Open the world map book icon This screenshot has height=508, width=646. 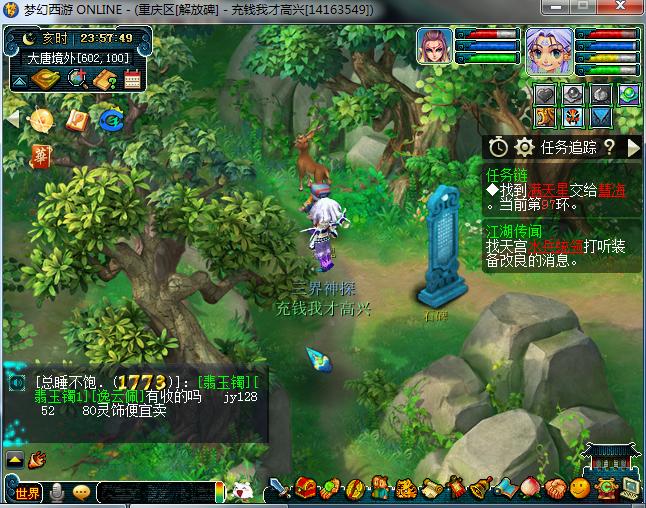[x=46, y=81]
